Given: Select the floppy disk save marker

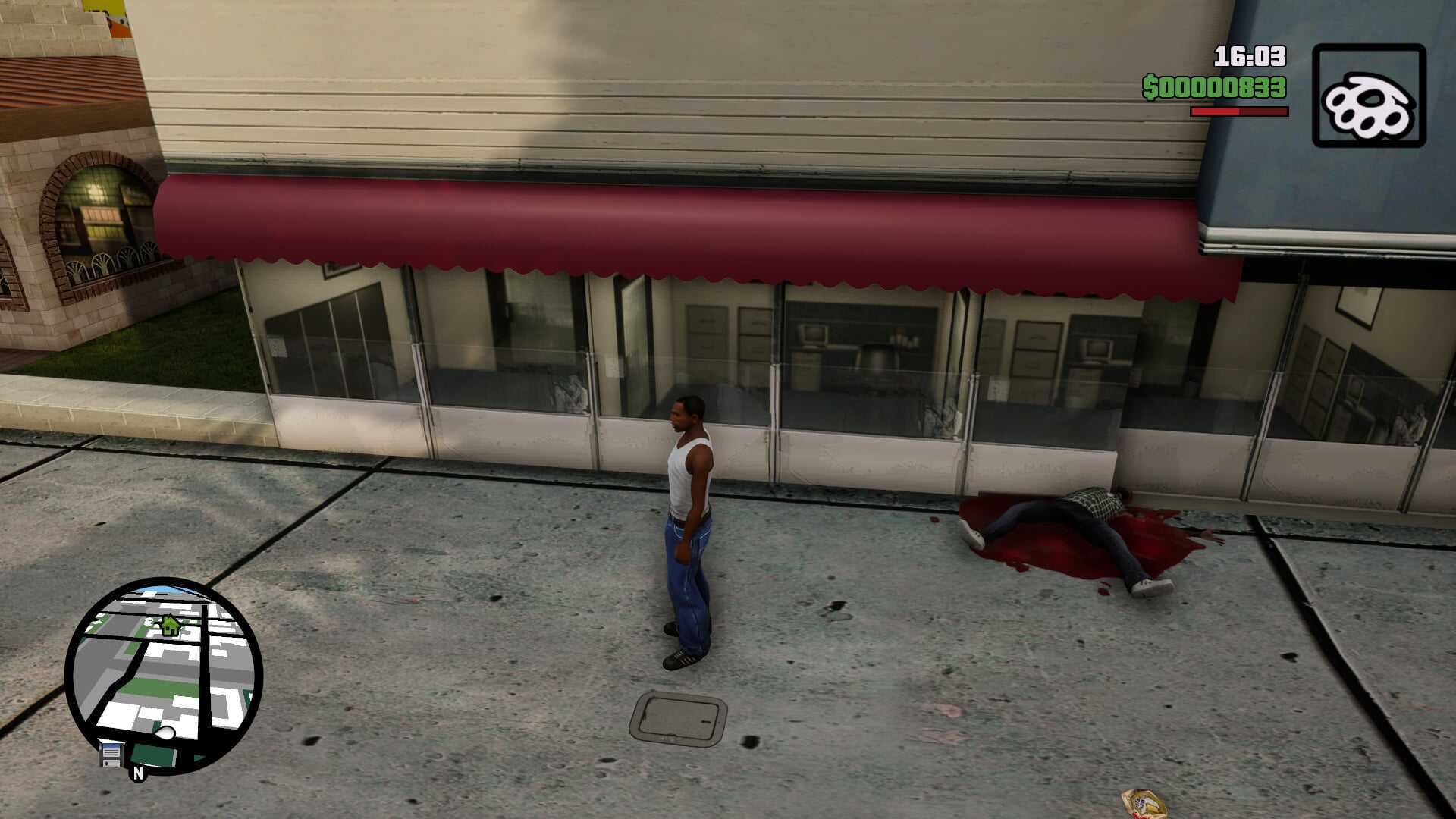Looking at the screenshot, I should (x=111, y=755).
